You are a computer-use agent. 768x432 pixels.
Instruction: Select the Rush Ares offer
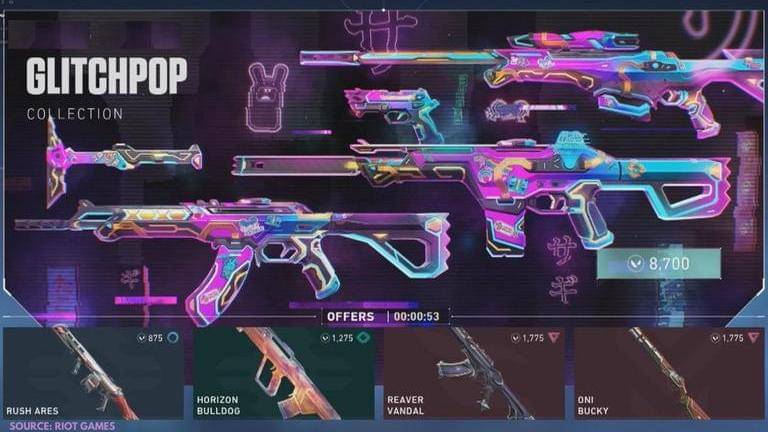(x=95, y=373)
